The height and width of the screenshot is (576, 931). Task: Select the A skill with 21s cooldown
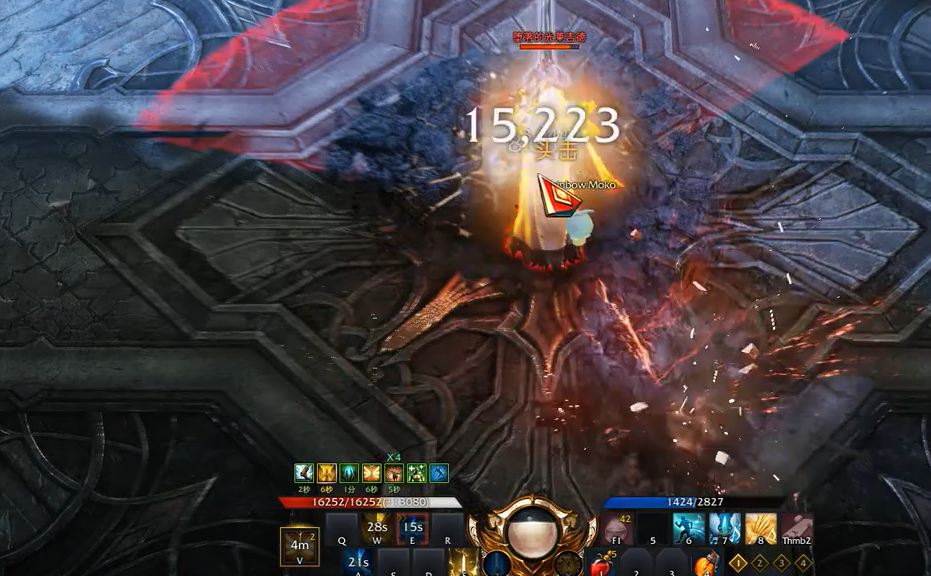359,562
